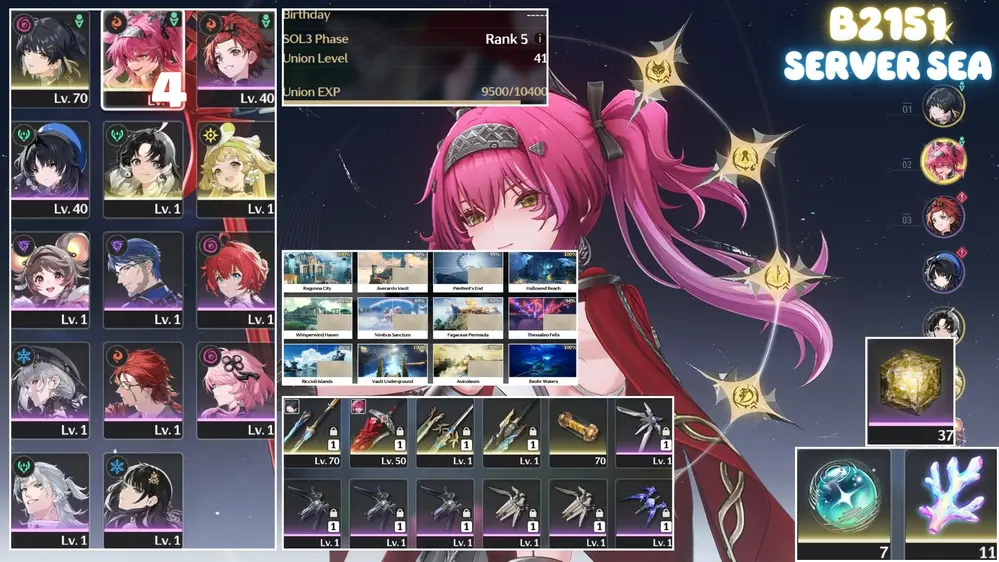
Task: Click the info icon beside Rank 5
Action: pyautogui.click(x=540, y=39)
